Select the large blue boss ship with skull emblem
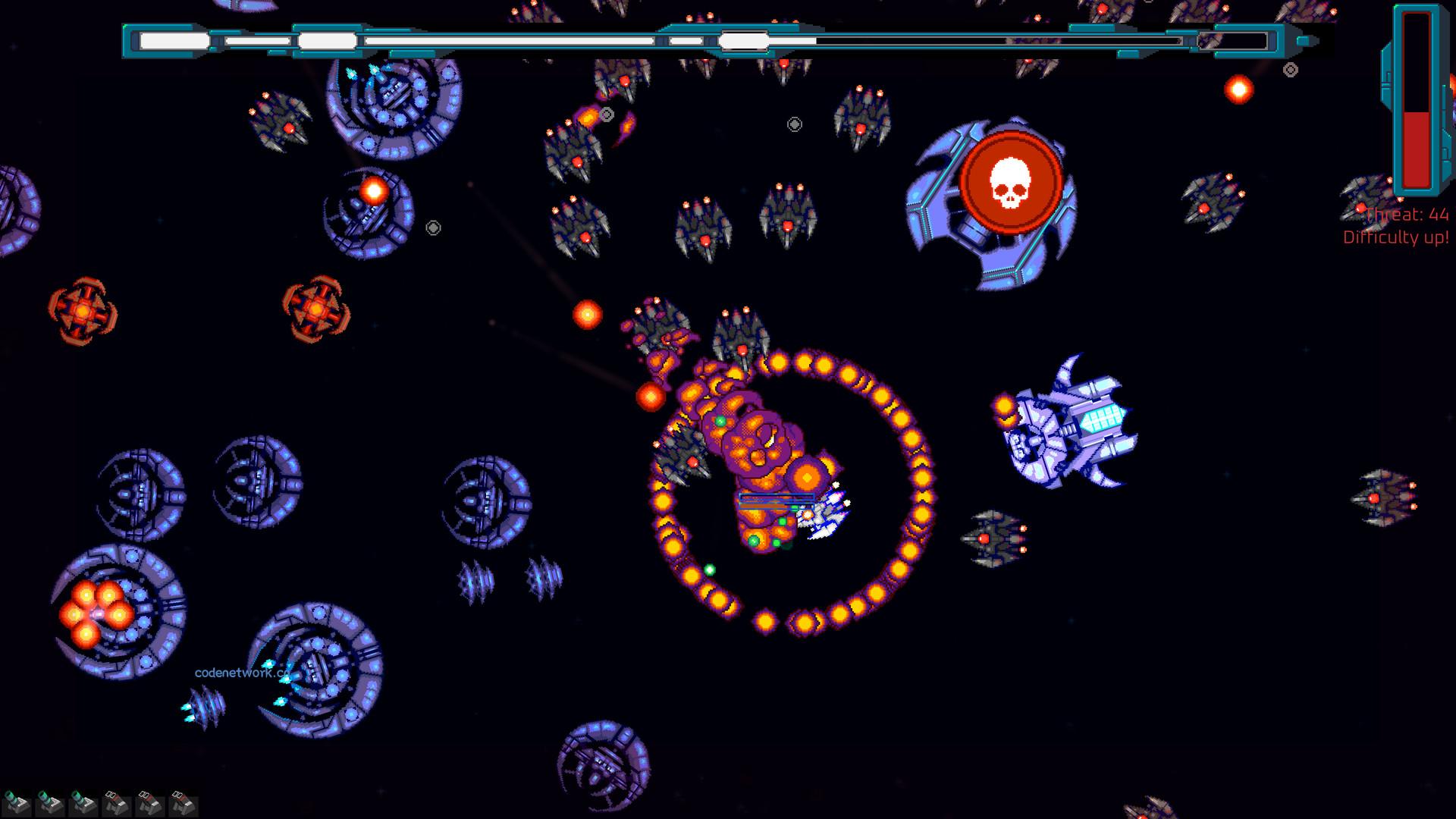Image resolution: width=1456 pixels, height=819 pixels. pyautogui.click(x=993, y=201)
